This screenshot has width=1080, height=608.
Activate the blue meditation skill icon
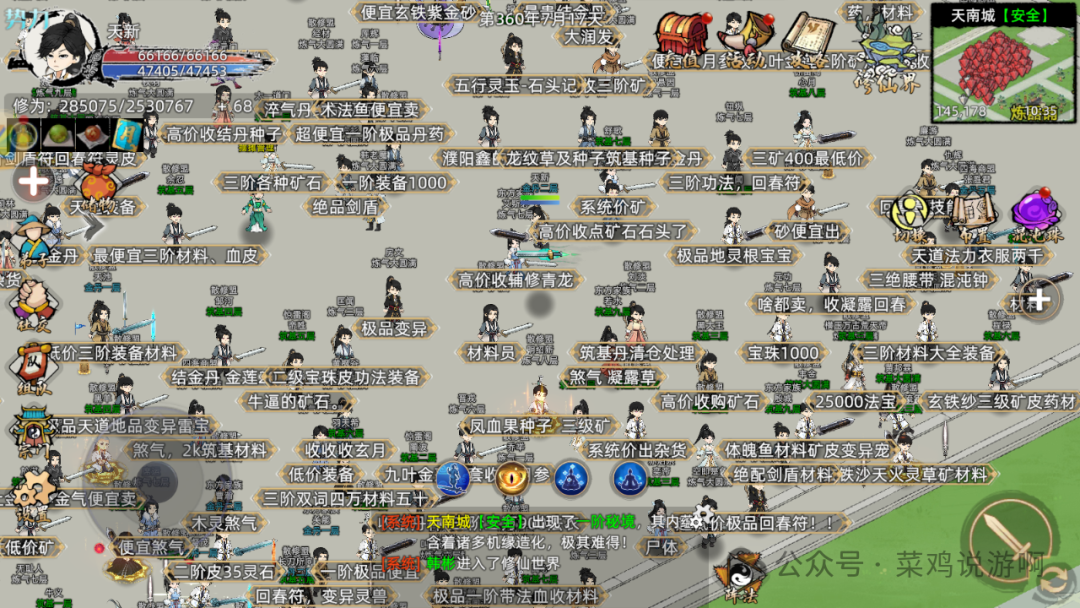[571, 479]
